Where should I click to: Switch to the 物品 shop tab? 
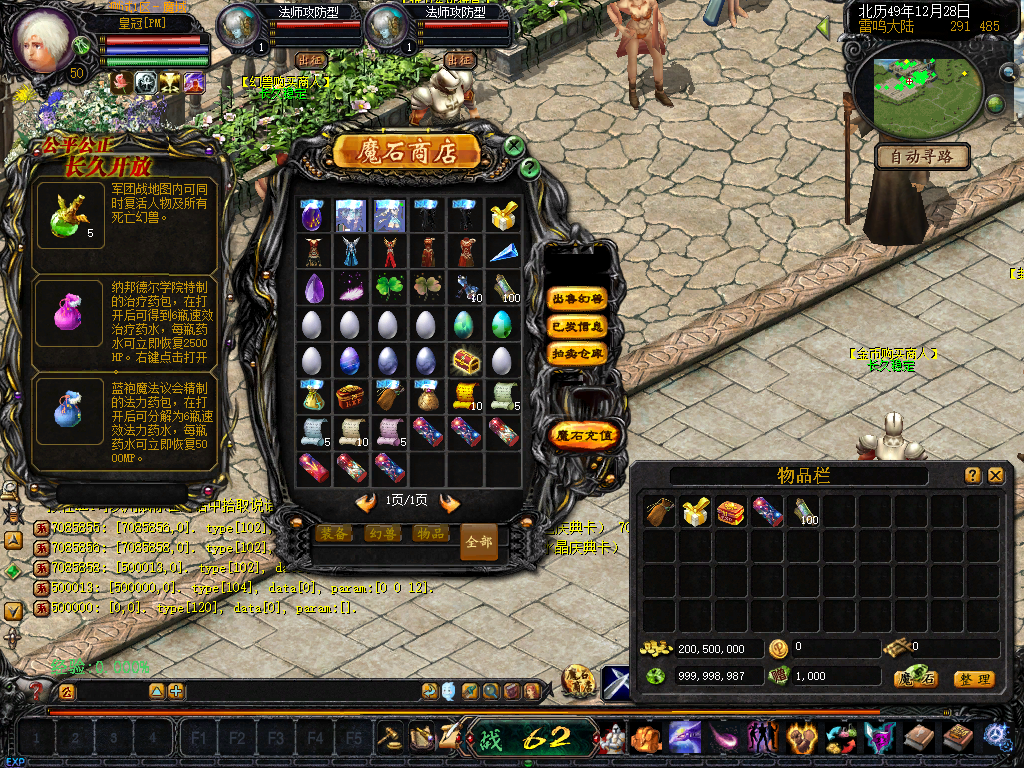429,534
